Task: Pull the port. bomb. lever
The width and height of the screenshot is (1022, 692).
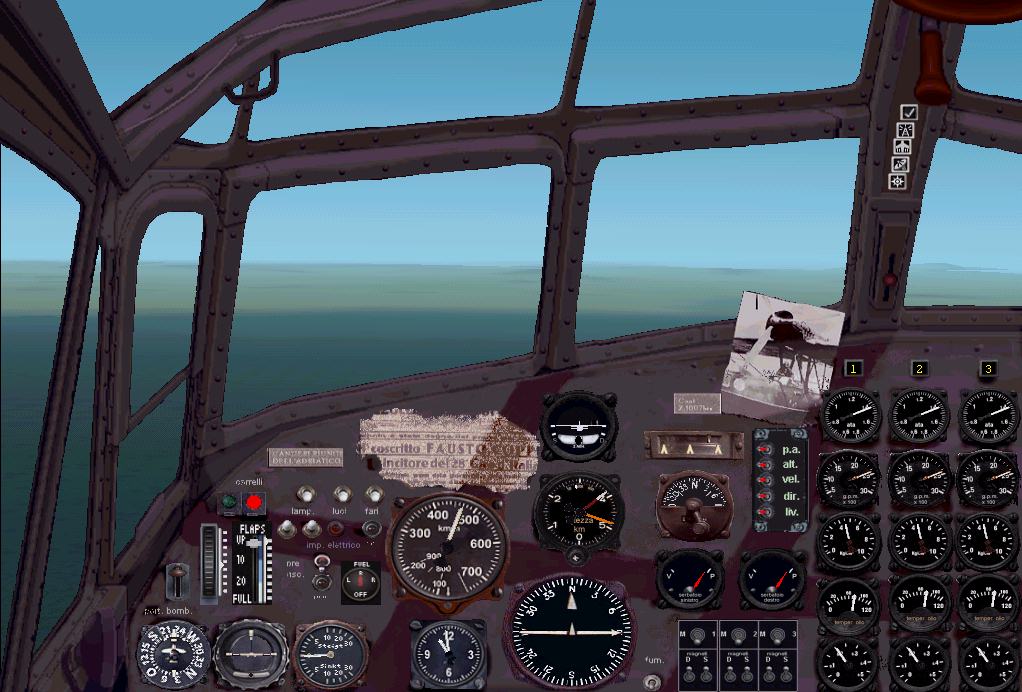Action: (178, 579)
